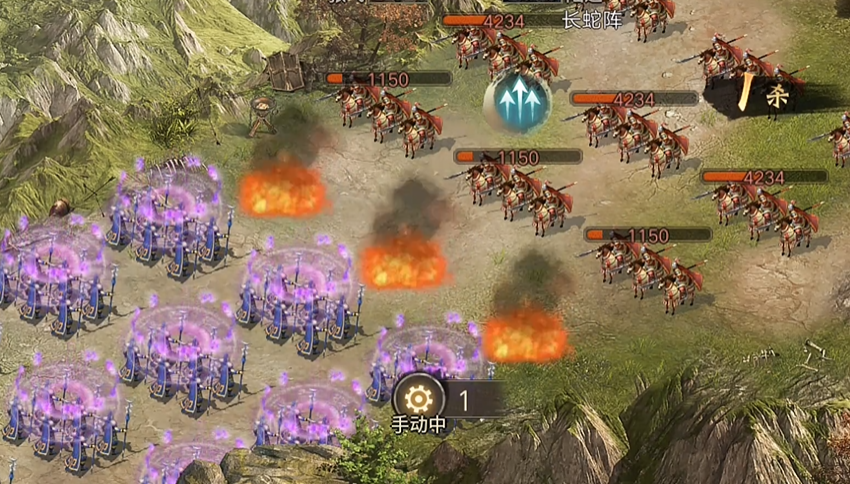Viewport: 850px width, 484px height.
Task: Toggle the 手动中 gear control
Action: coord(420,399)
